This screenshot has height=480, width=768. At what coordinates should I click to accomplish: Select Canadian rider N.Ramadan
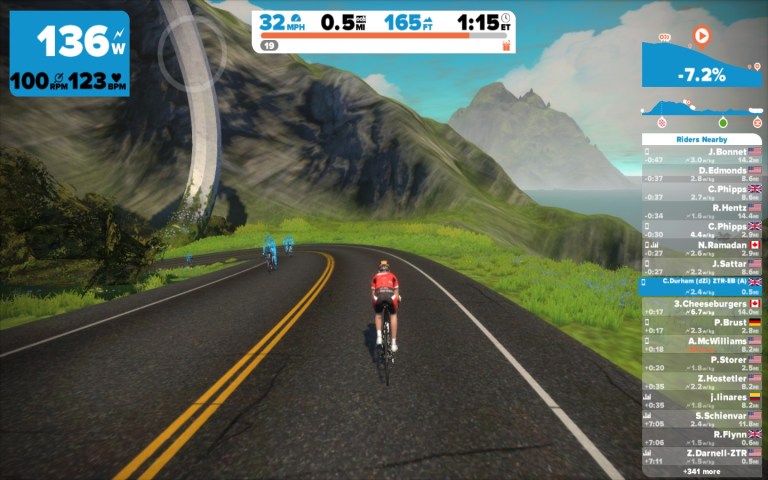click(702, 248)
